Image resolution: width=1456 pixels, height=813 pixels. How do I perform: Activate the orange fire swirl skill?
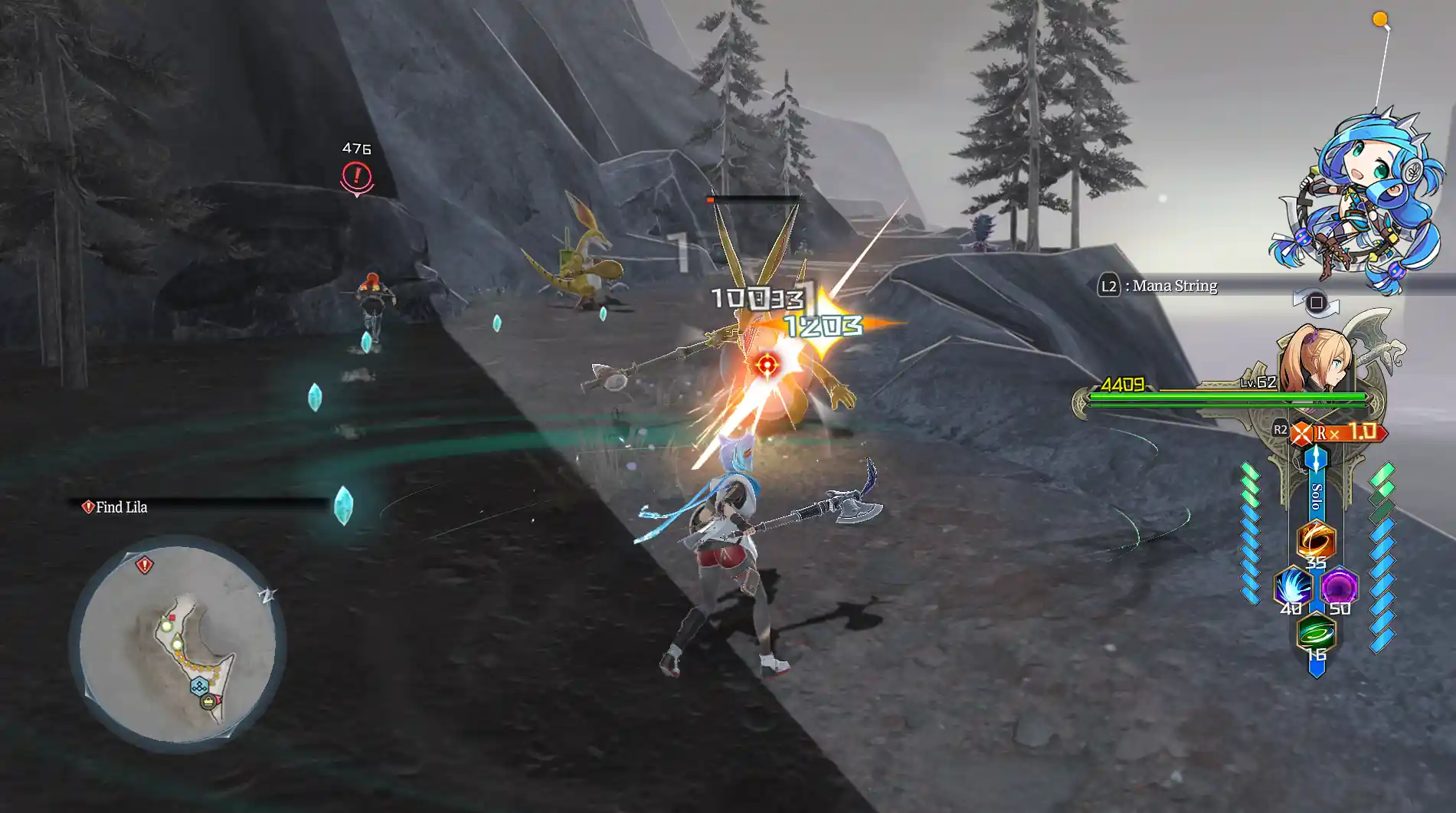[x=1315, y=540]
